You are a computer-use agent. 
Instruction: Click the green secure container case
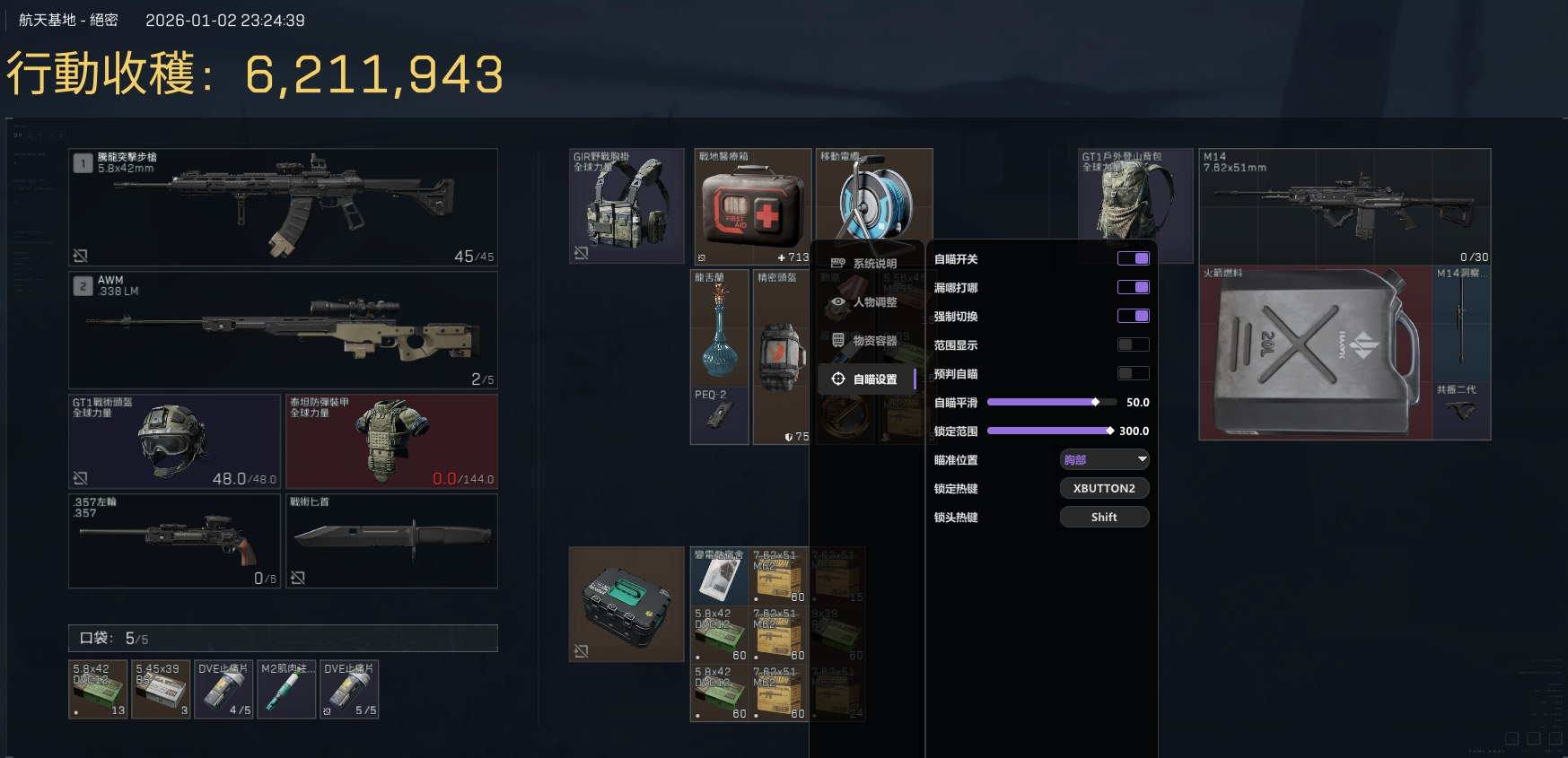626,604
